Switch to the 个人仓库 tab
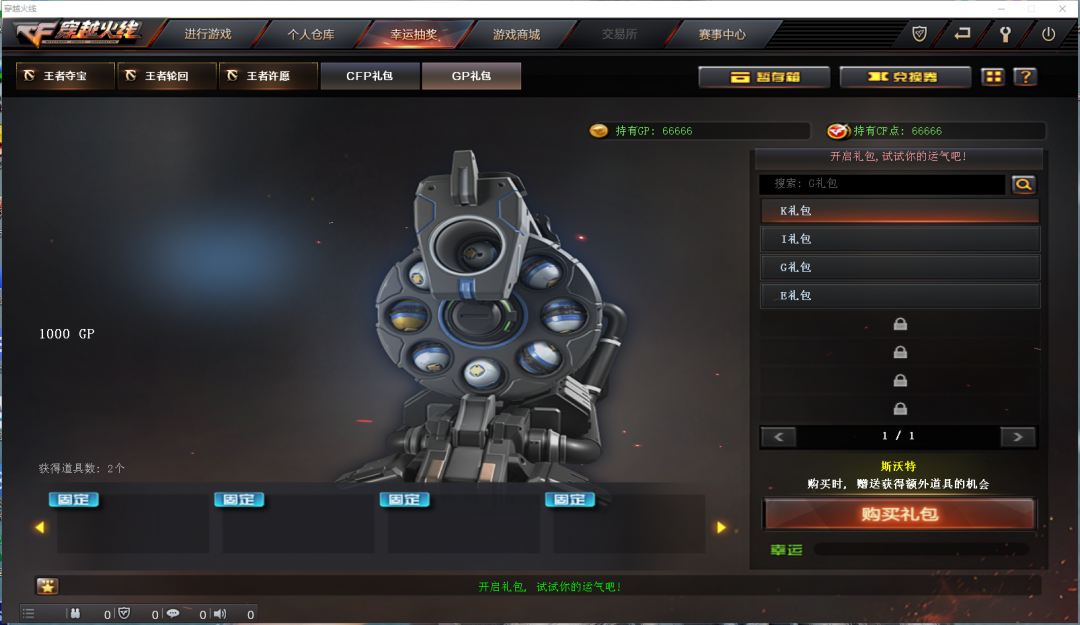Image resolution: width=1080 pixels, height=625 pixels. [x=311, y=34]
